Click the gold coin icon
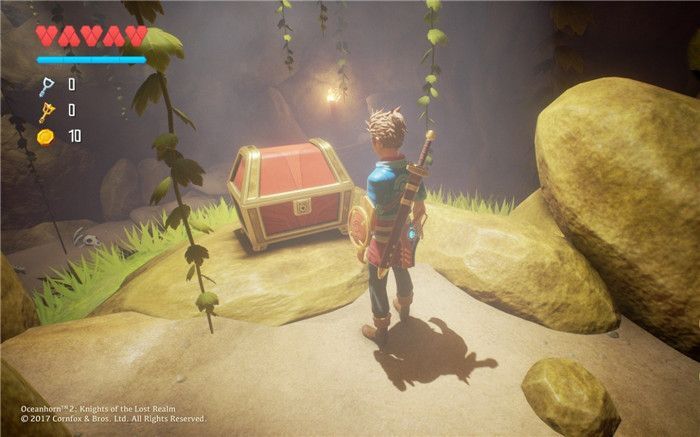 point(45,135)
